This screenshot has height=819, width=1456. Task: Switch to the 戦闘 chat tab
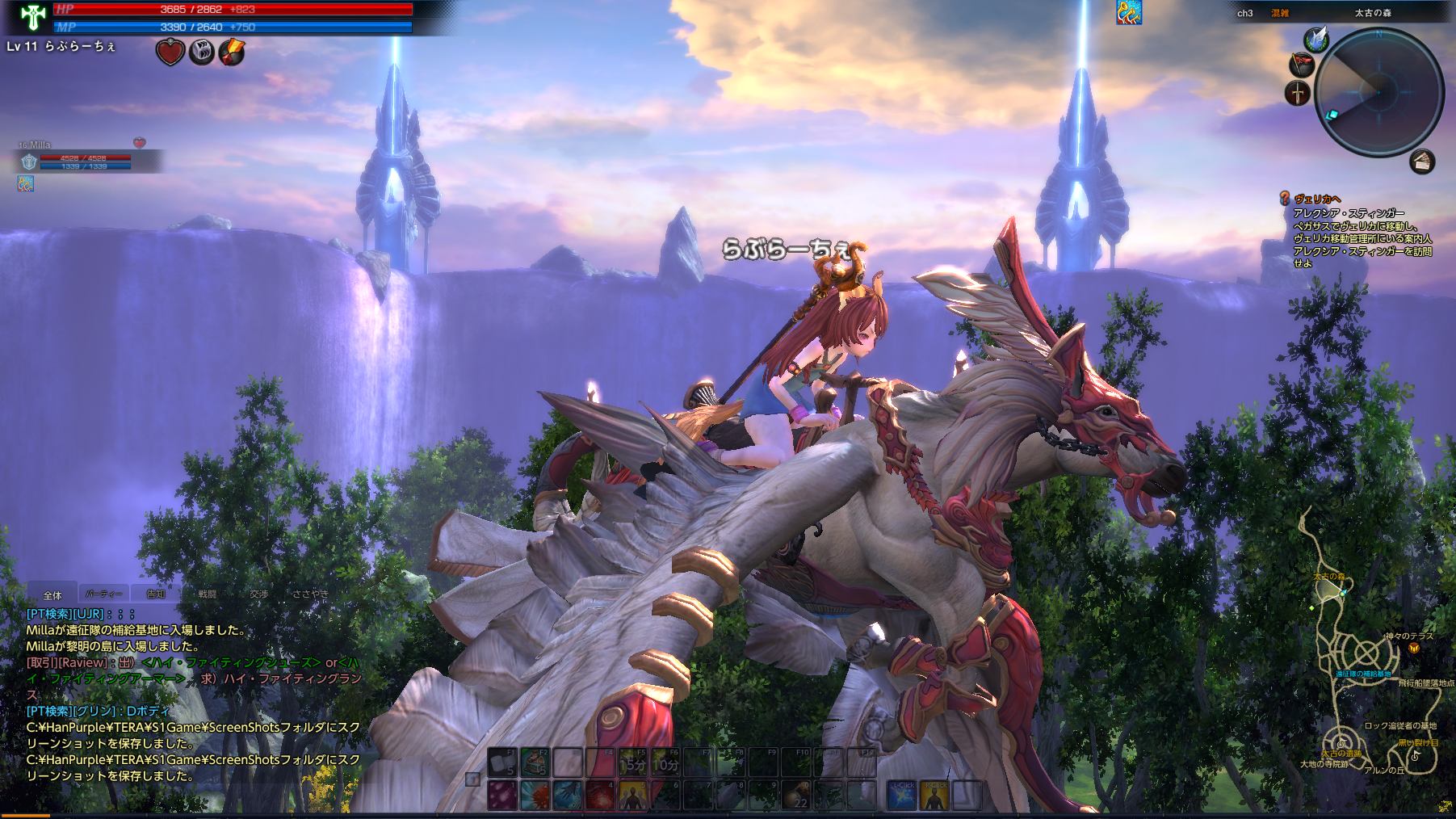click(208, 594)
